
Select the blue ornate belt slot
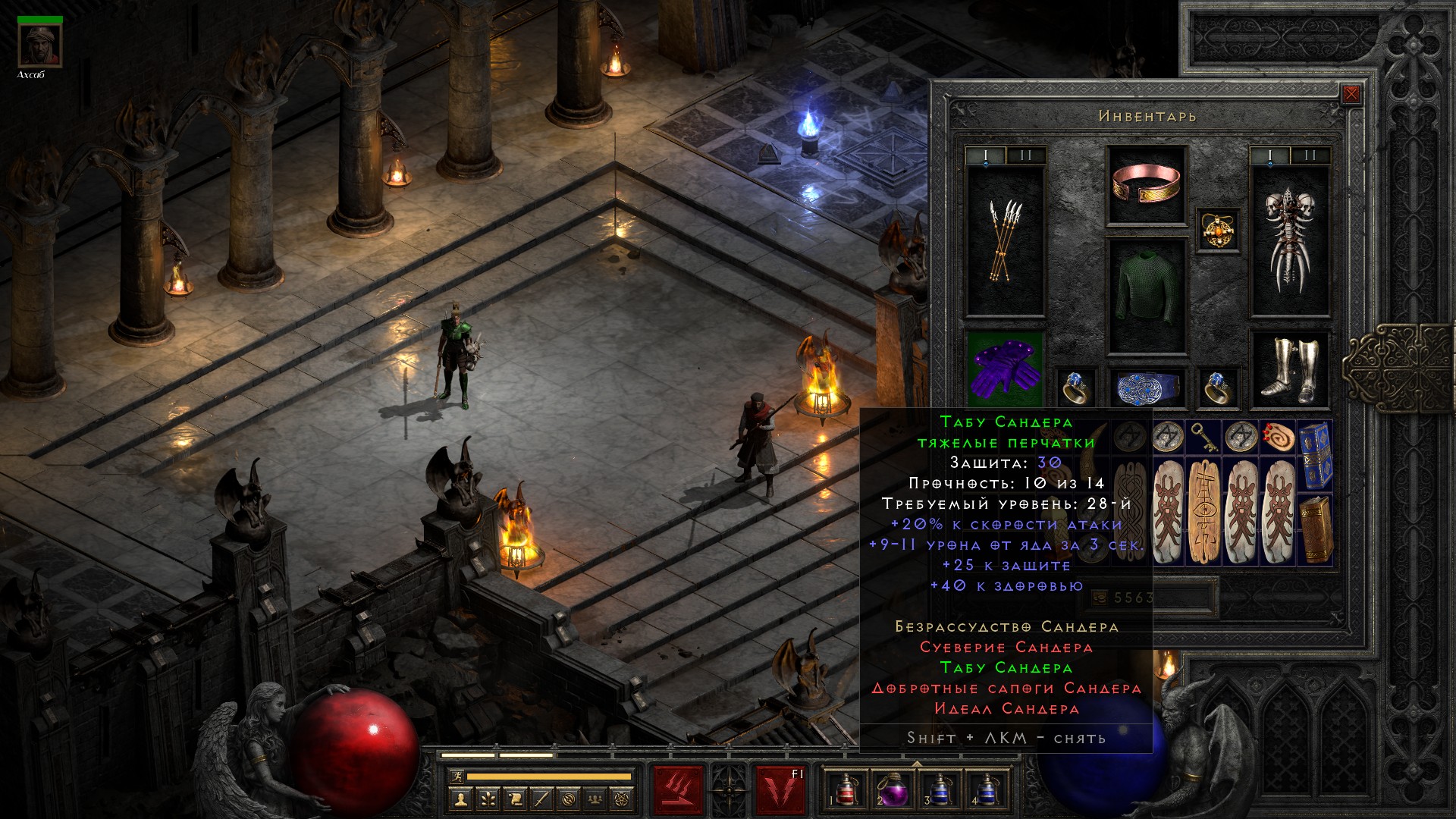[1146, 388]
